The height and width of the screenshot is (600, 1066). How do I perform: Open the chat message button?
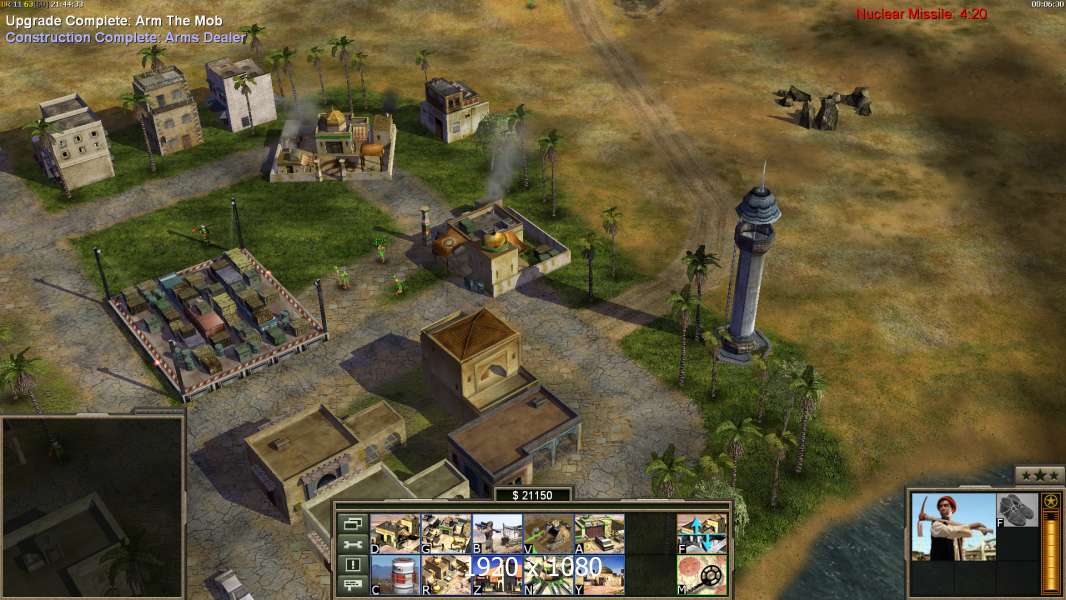(x=352, y=587)
